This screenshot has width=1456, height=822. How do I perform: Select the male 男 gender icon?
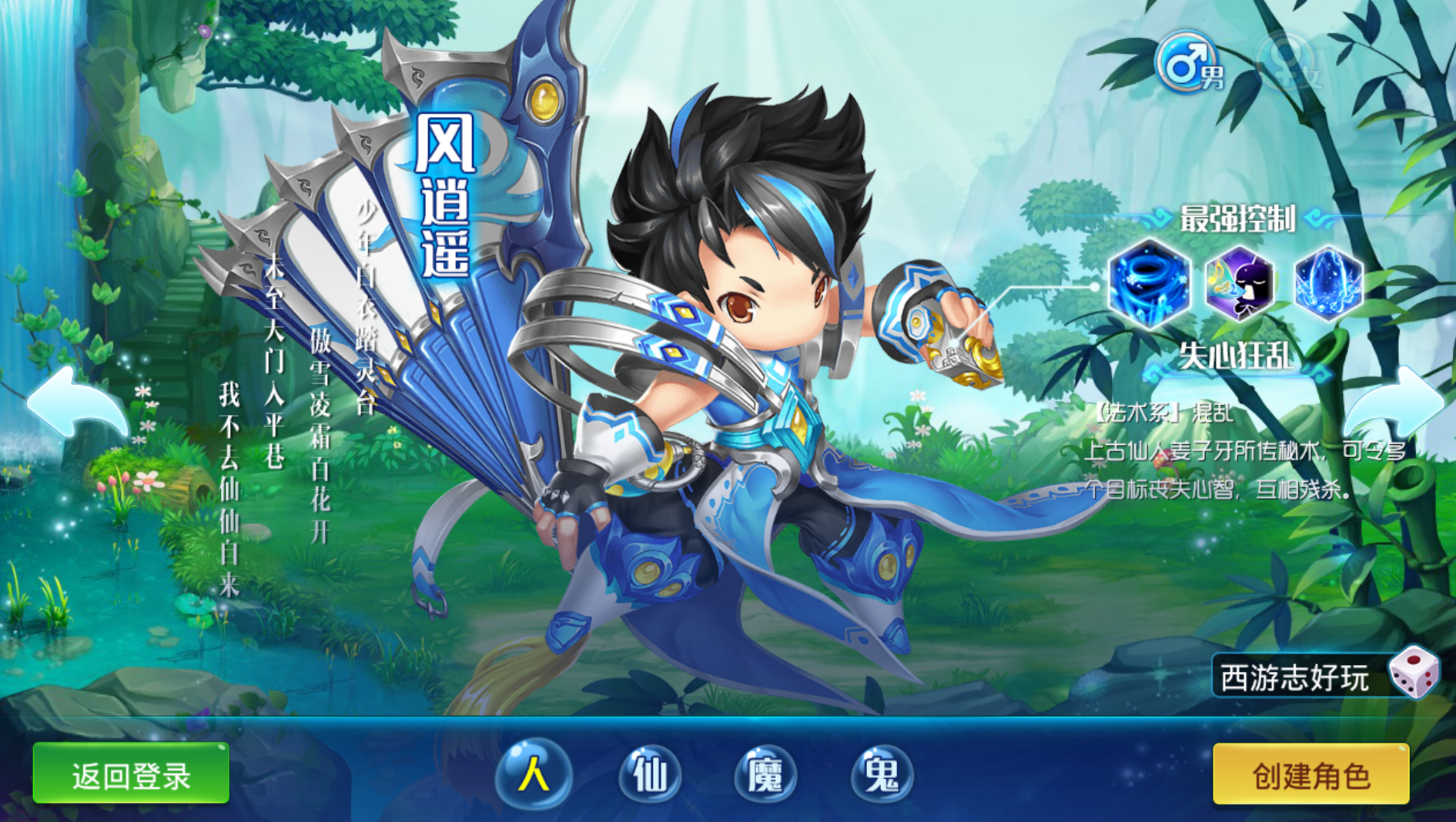pyautogui.click(x=1188, y=63)
